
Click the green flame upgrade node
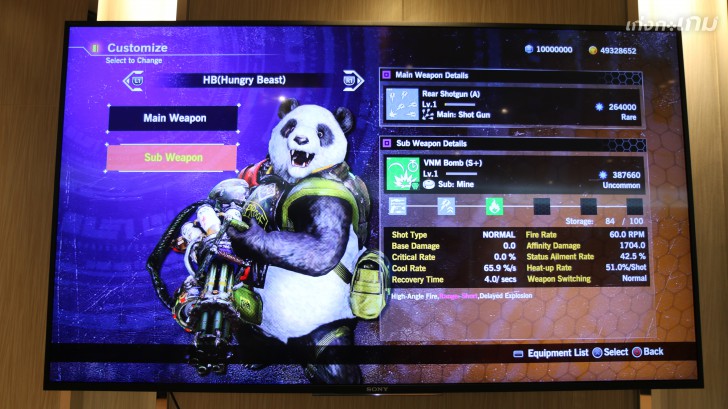click(493, 206)
